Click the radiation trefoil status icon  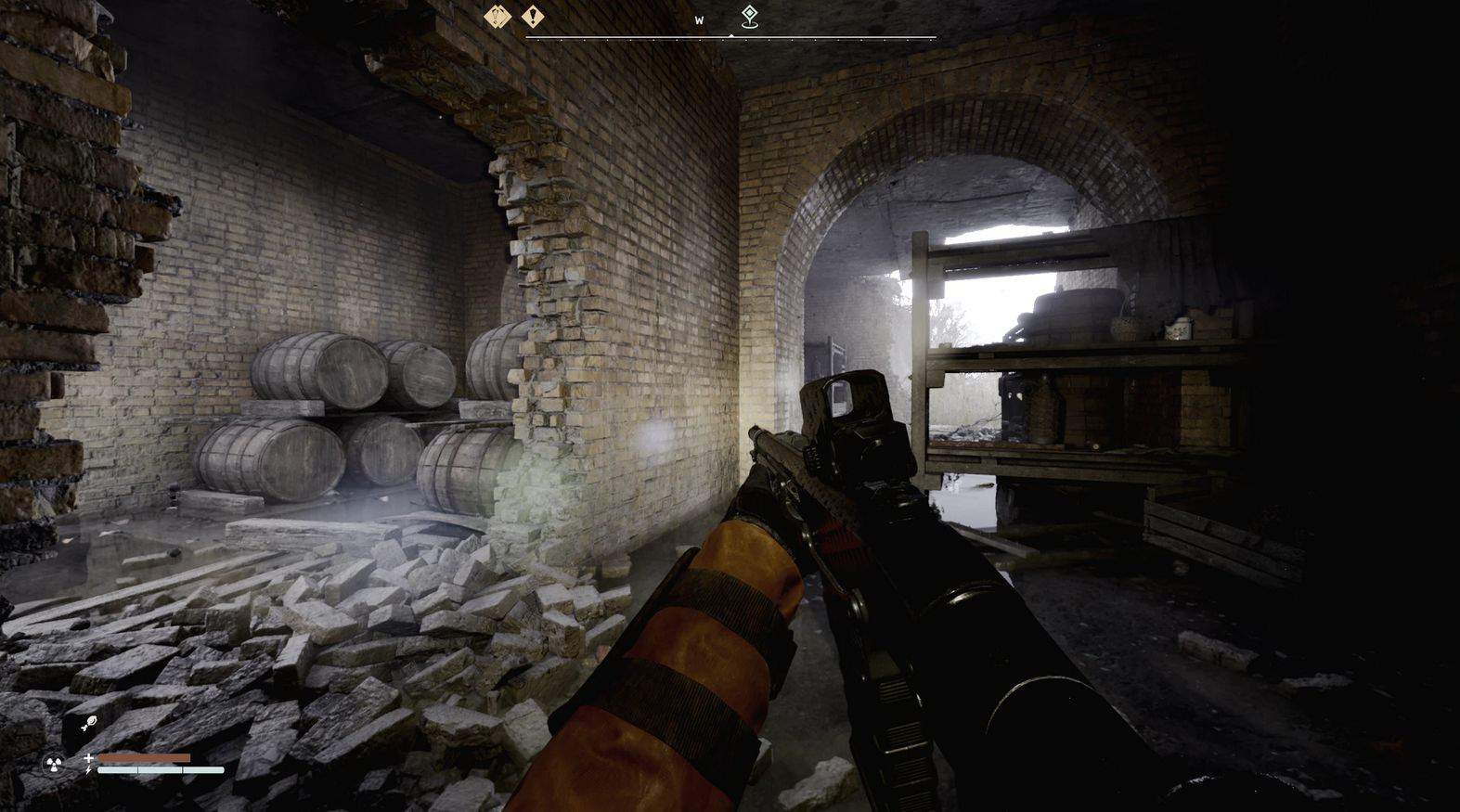[x=53, y=765]
